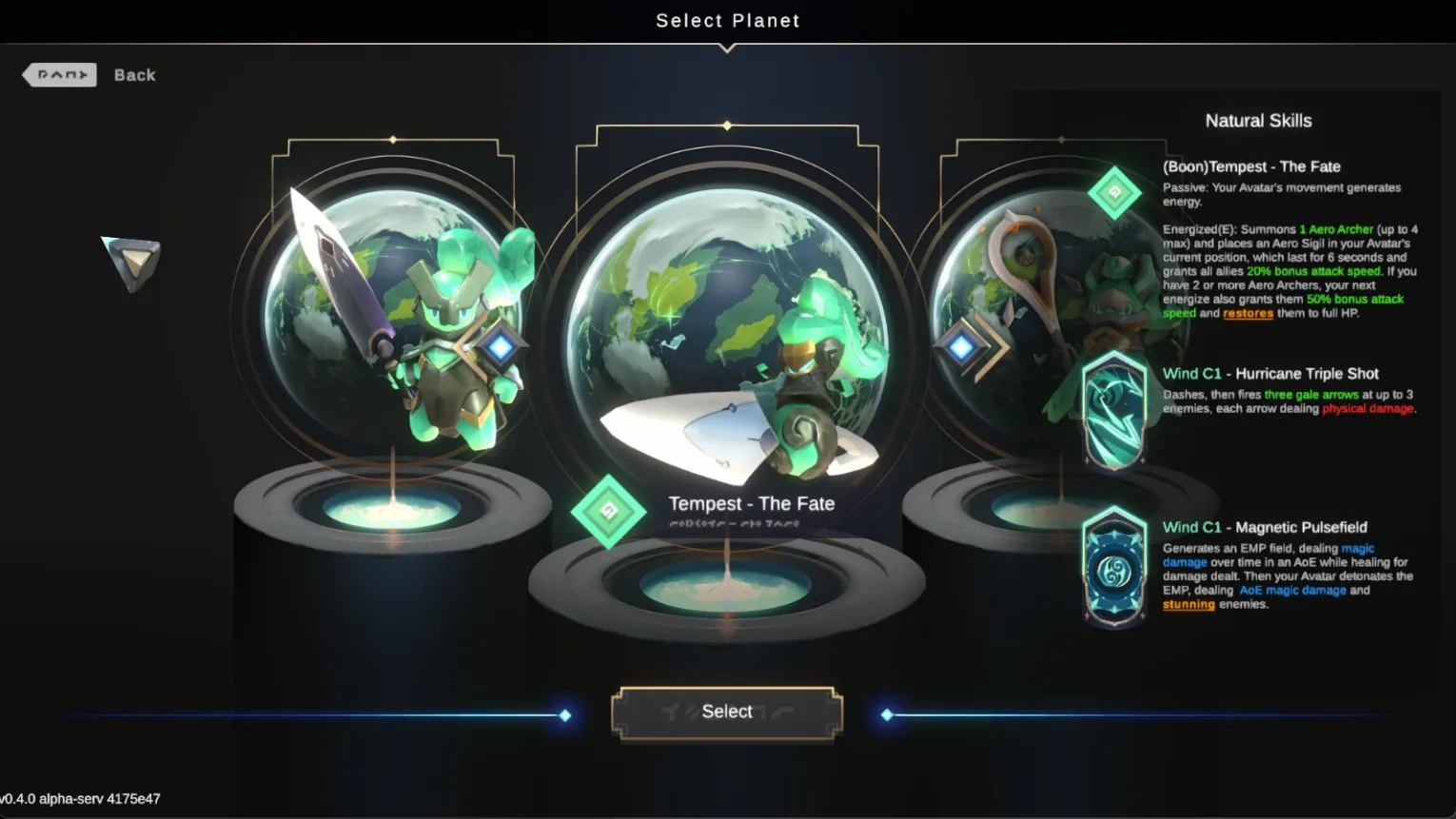Viewport: 1456px width, 819px height.
Task: Click the gold triangle icon on the left
Action: coord(132,262)
